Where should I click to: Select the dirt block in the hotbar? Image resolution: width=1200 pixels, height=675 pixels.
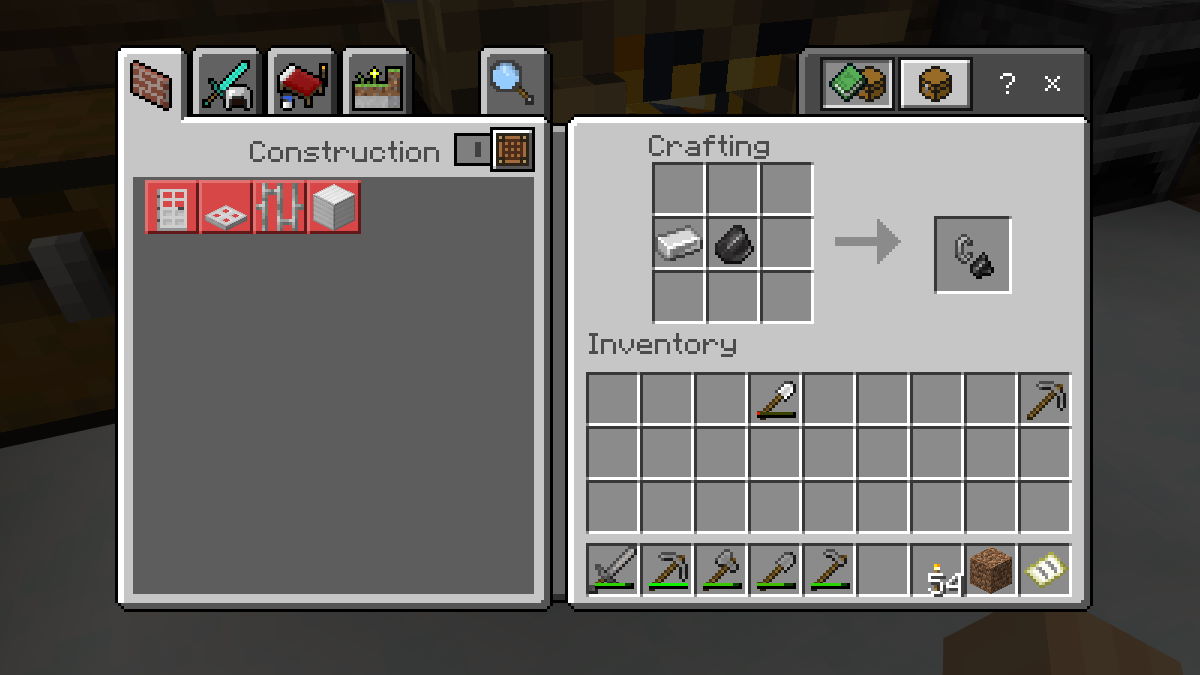[x=990, y=570]
